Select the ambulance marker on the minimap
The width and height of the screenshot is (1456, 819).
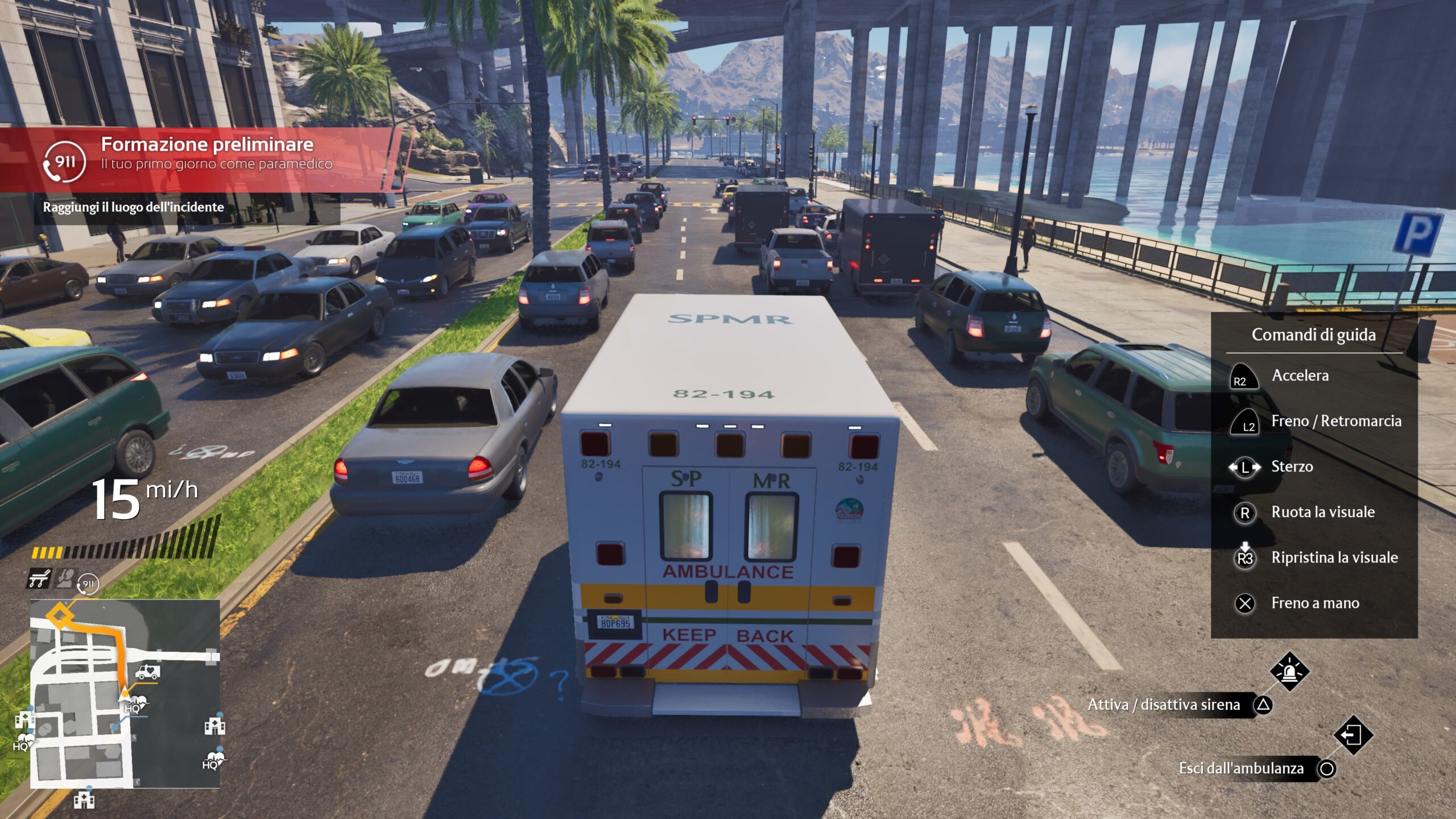point(147,672)
